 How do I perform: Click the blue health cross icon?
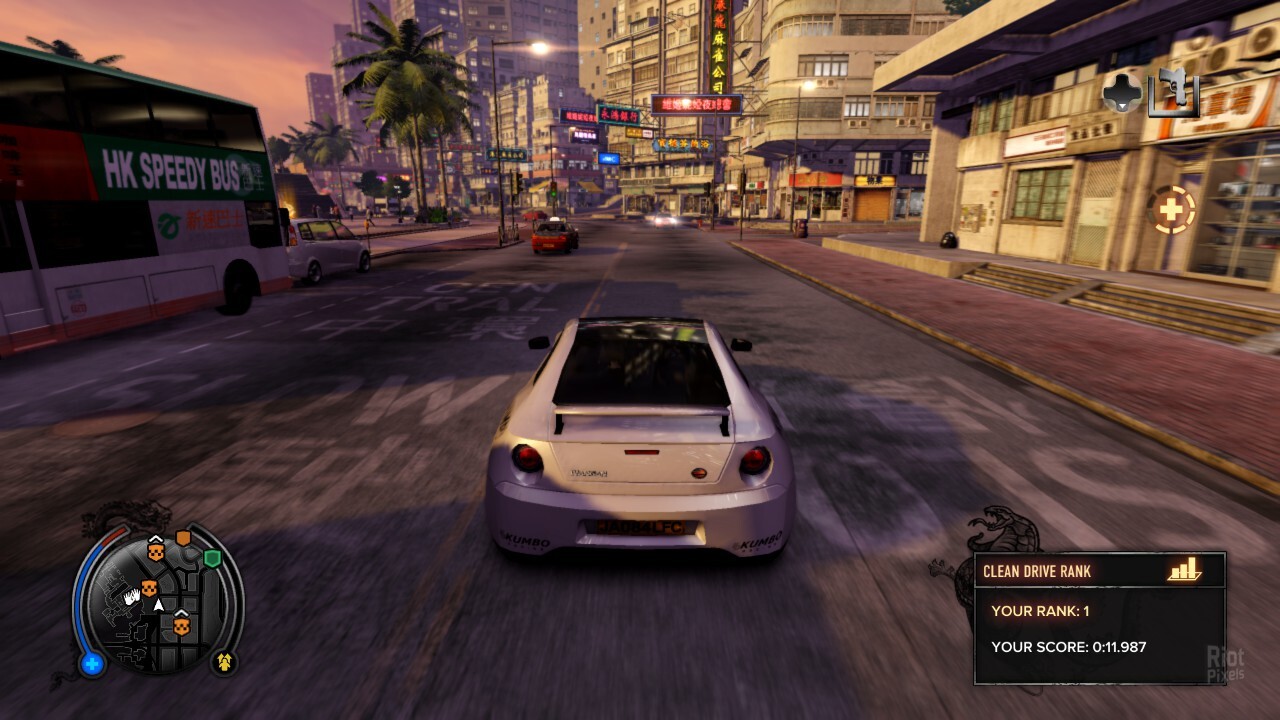(93, 663)
